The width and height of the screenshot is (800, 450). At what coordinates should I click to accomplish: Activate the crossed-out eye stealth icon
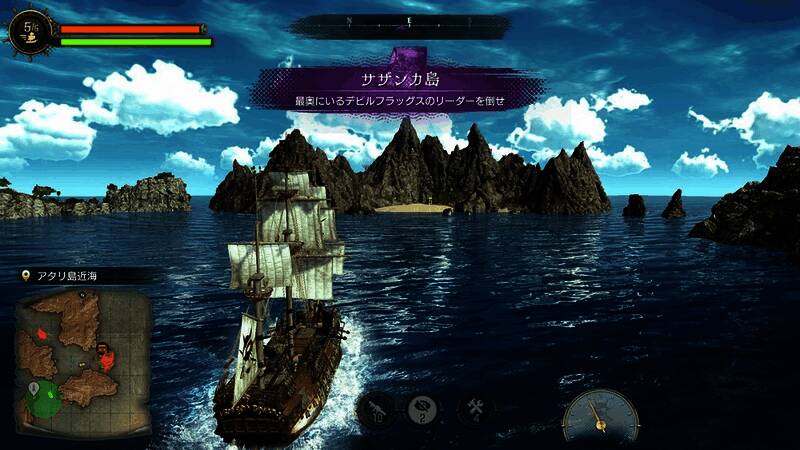422,410
